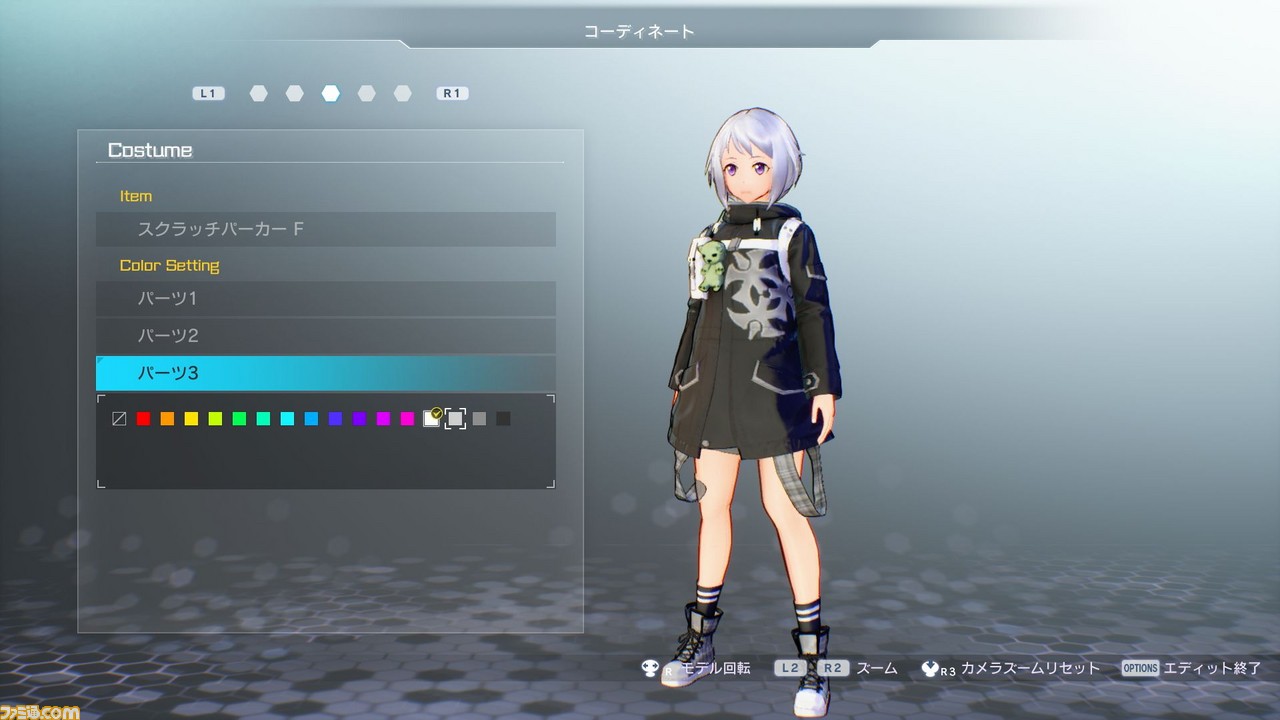Select the highlighted パーツ3 row

click(325, 373)
